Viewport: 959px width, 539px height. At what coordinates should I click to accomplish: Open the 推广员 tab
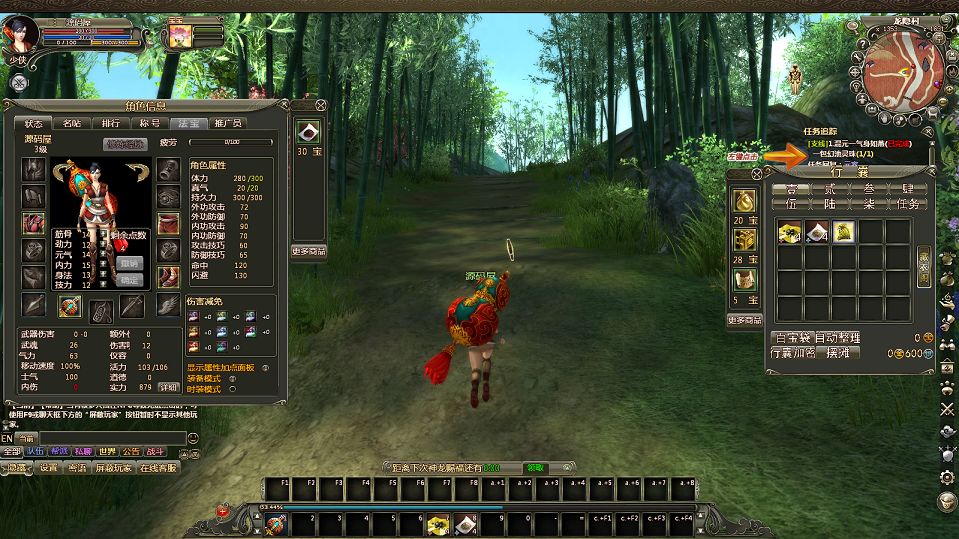[227, 123]
